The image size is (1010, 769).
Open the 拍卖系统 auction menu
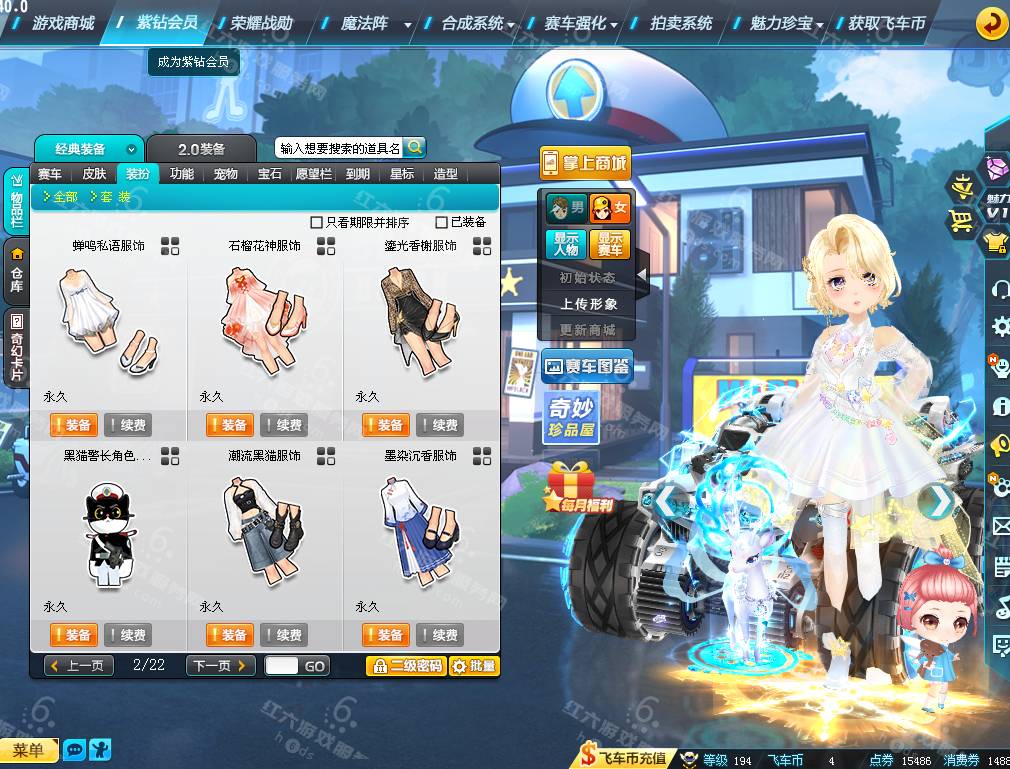681,22
